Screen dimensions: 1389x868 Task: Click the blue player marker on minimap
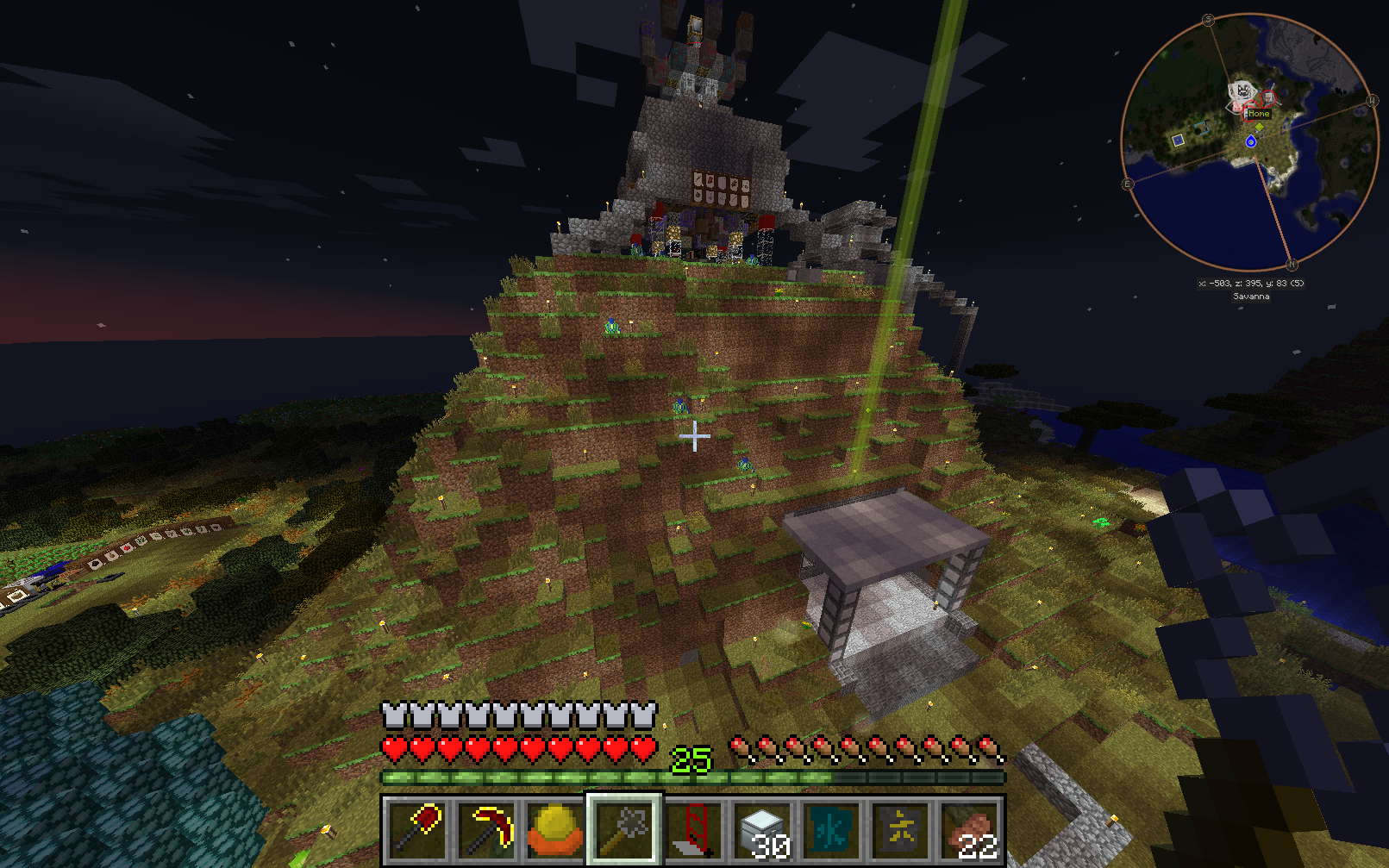pos(1251,141)
